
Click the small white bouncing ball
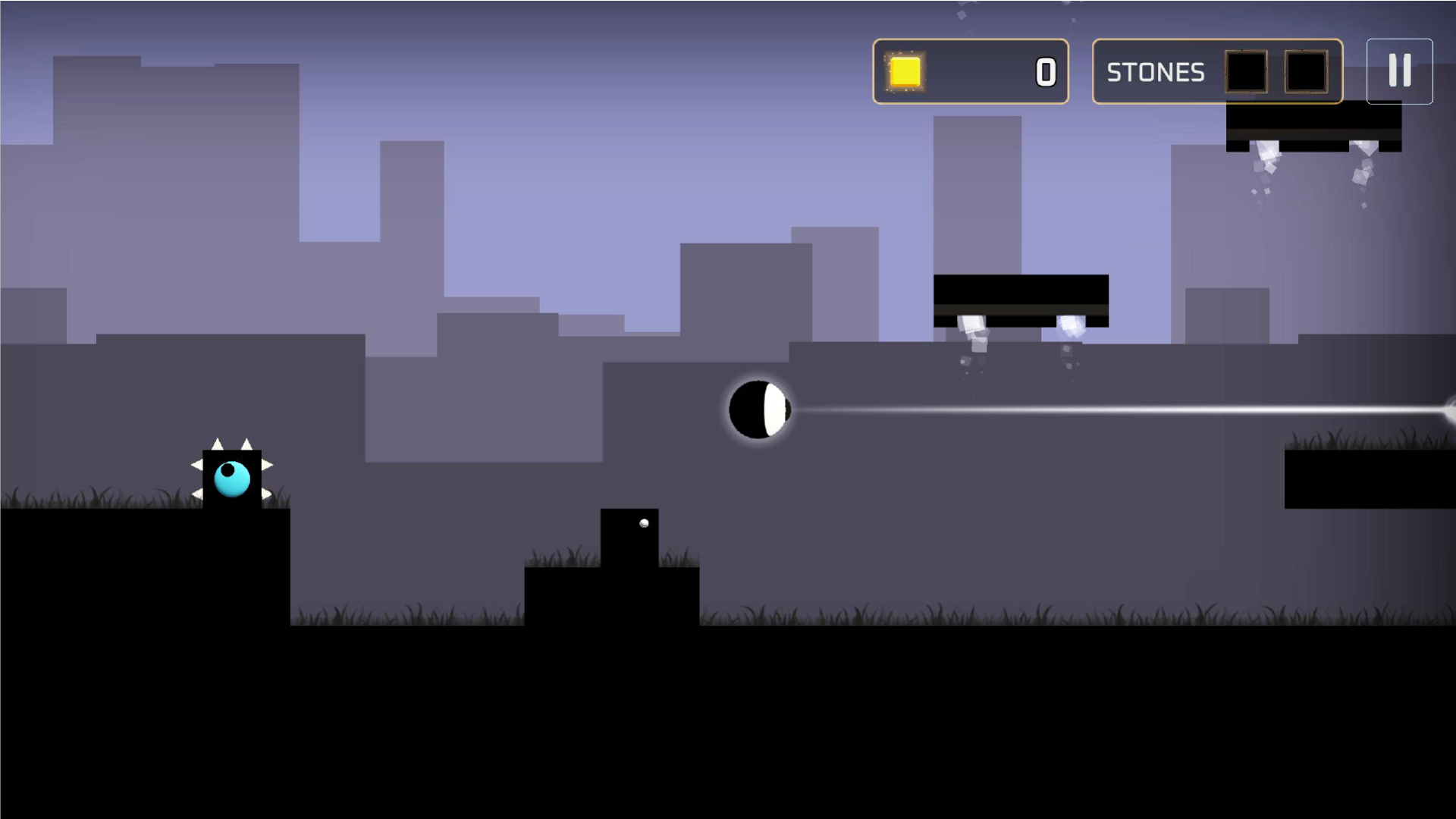pyautogui.click(x=644, y=523)
